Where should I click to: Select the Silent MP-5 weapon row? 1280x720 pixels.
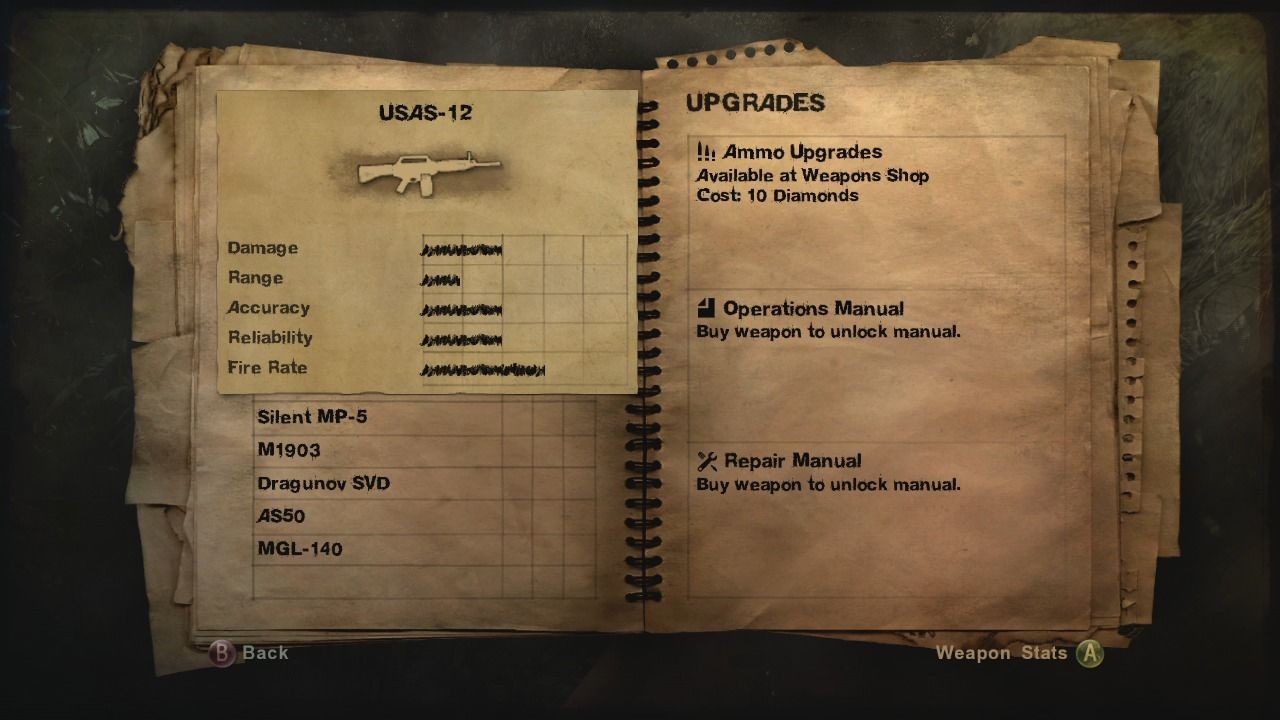tap(312, 416)
